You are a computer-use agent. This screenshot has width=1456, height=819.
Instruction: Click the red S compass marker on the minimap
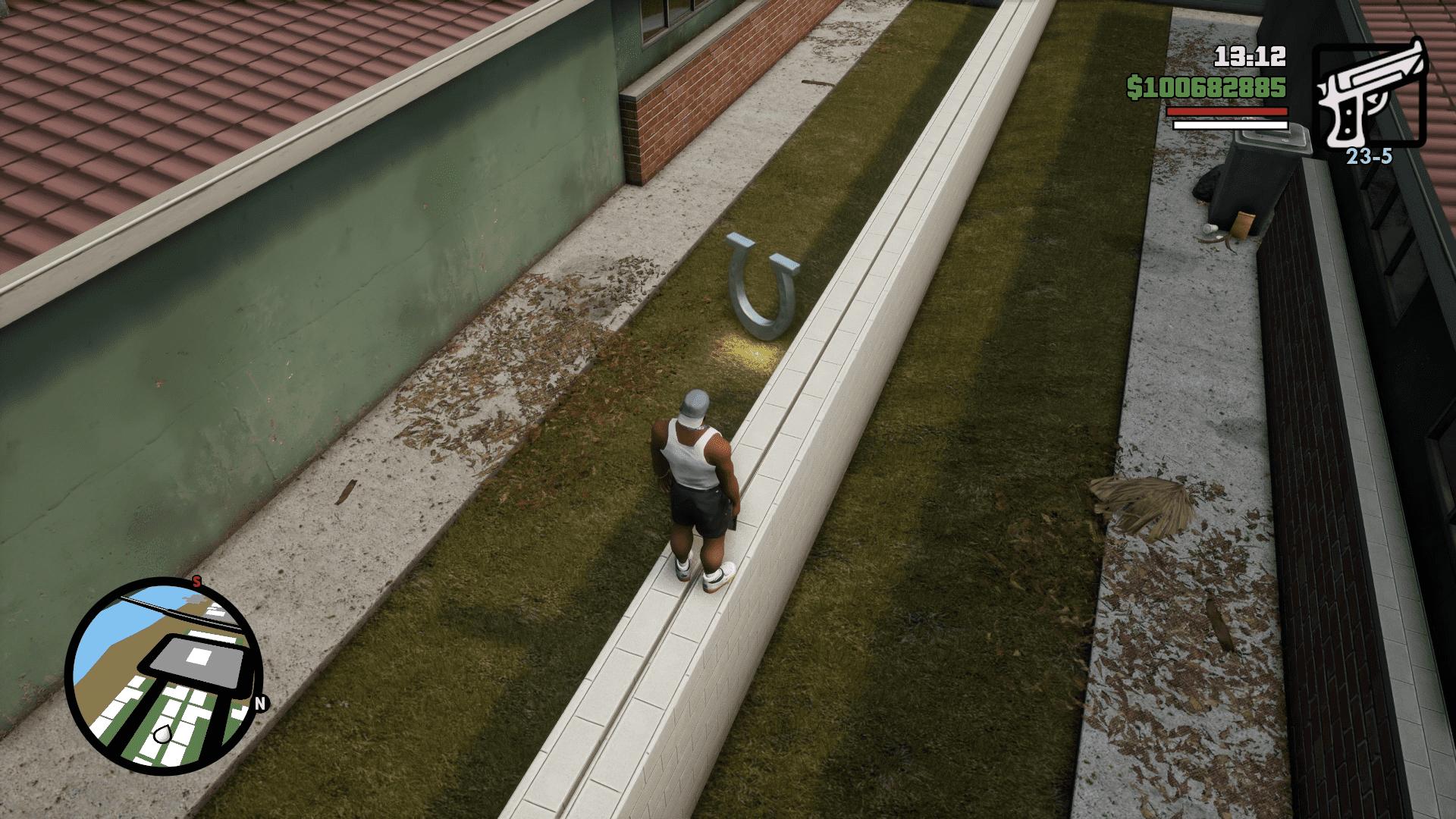196,582
